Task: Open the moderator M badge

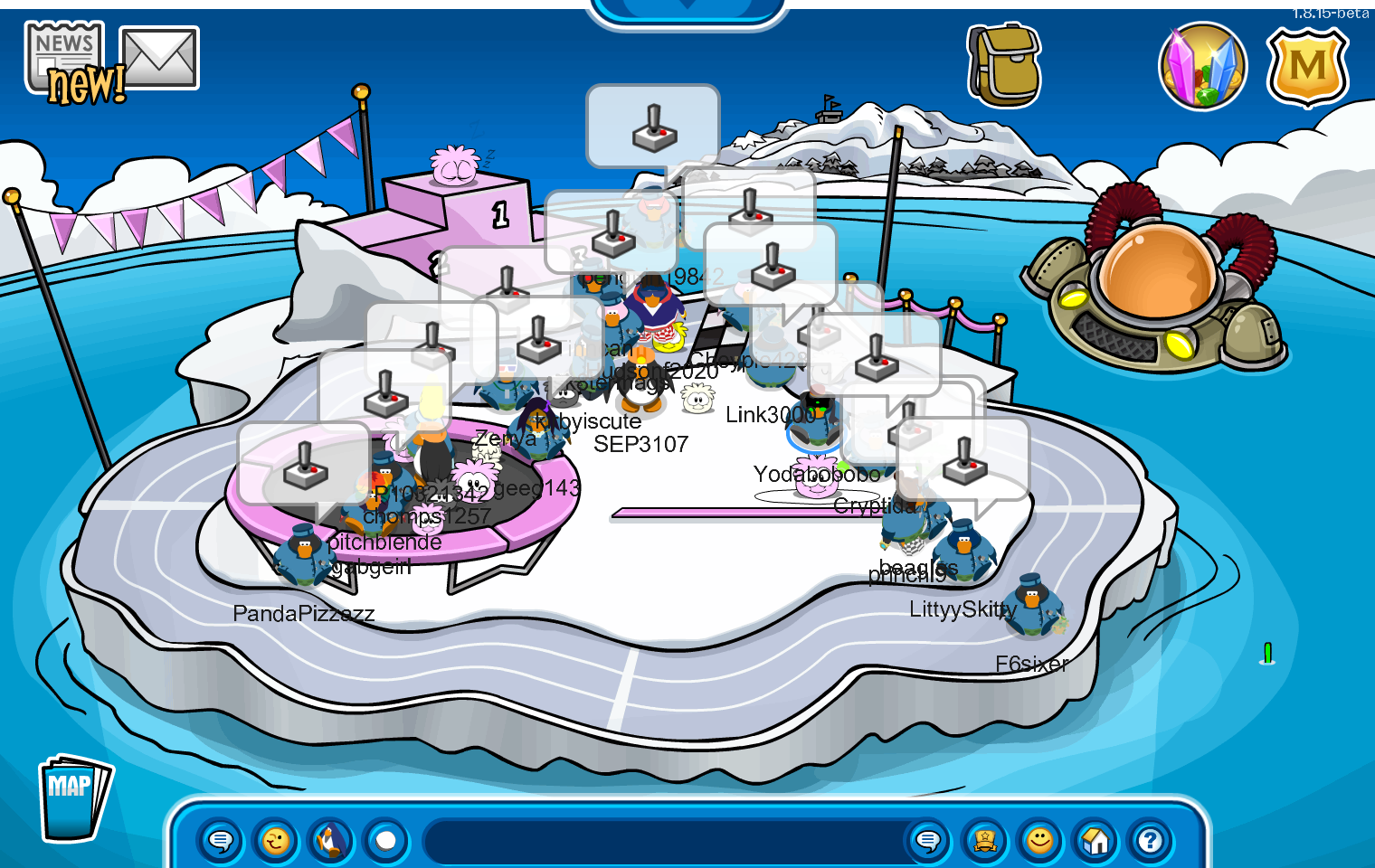Action: [1307, 66]
